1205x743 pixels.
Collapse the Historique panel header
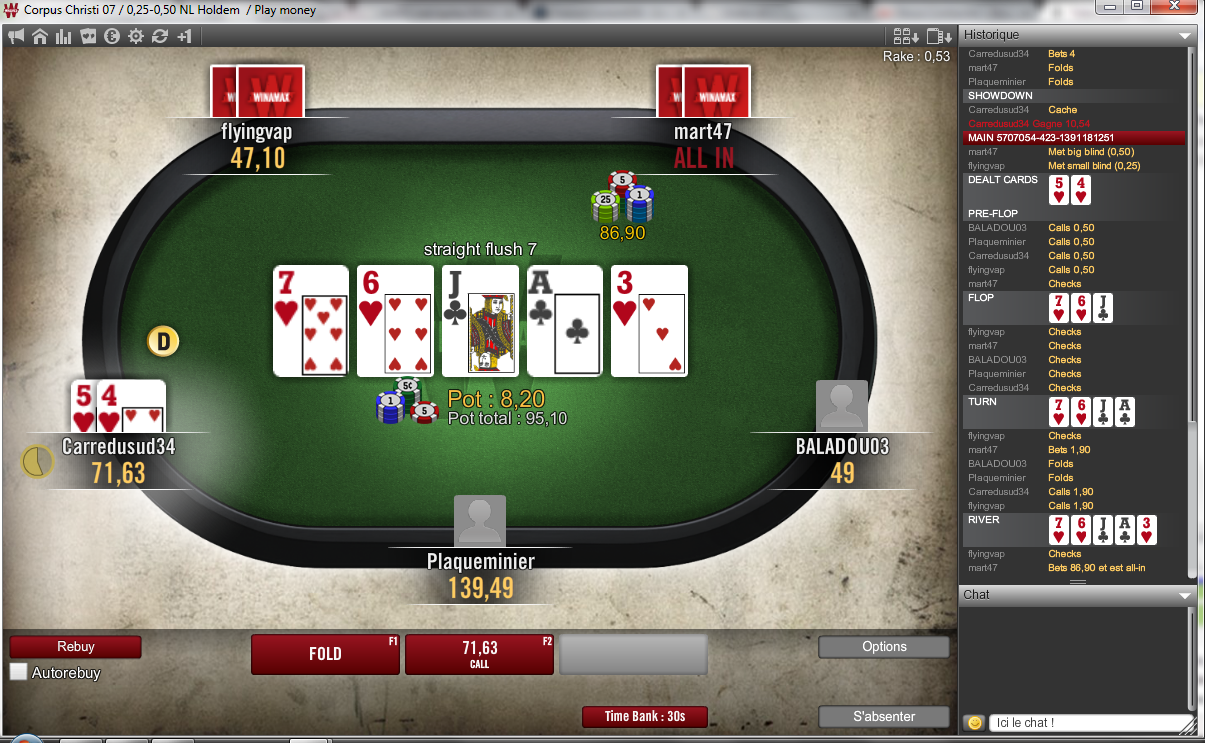click(x=1185, y=35)
